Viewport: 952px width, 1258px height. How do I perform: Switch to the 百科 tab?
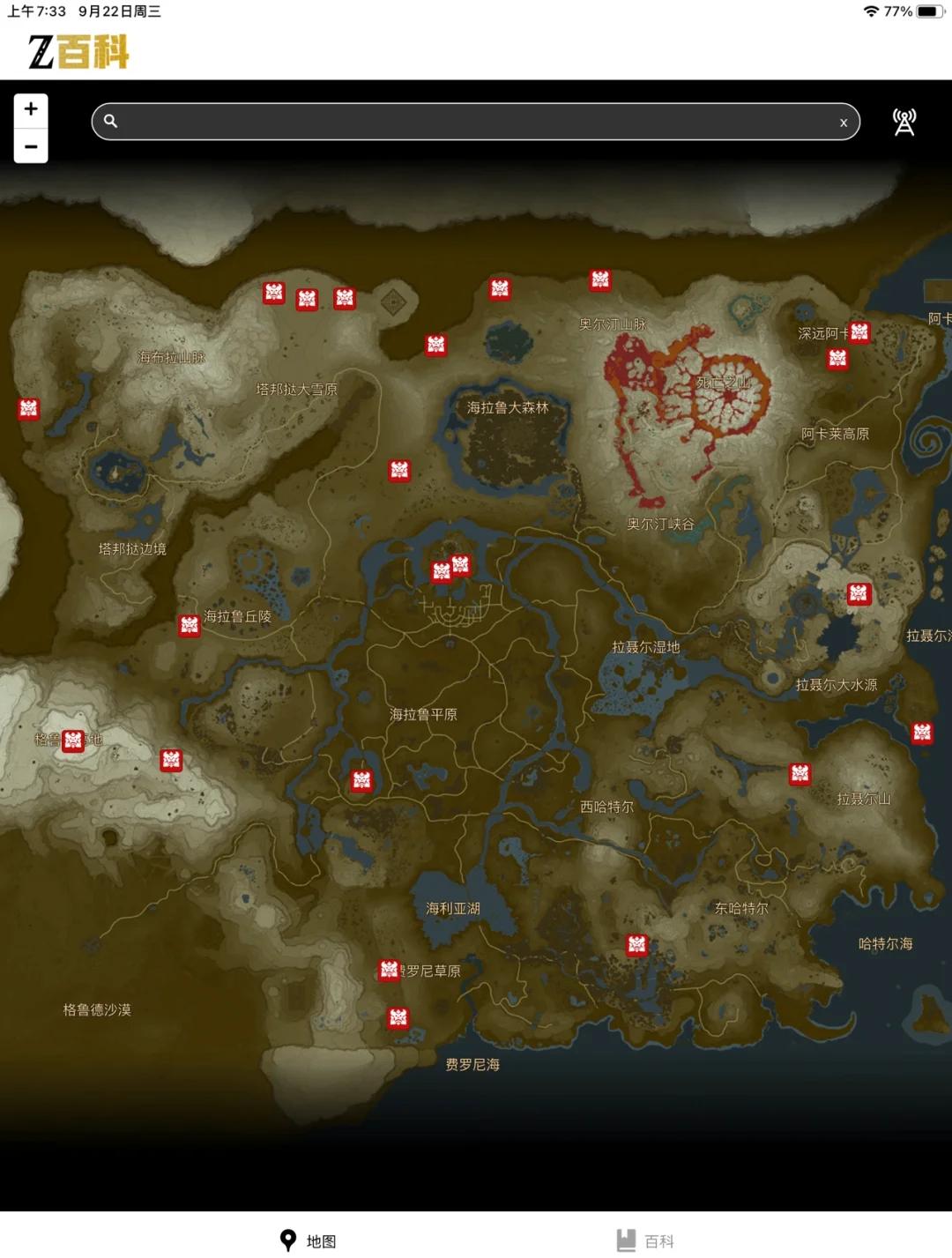[645, 1240]
